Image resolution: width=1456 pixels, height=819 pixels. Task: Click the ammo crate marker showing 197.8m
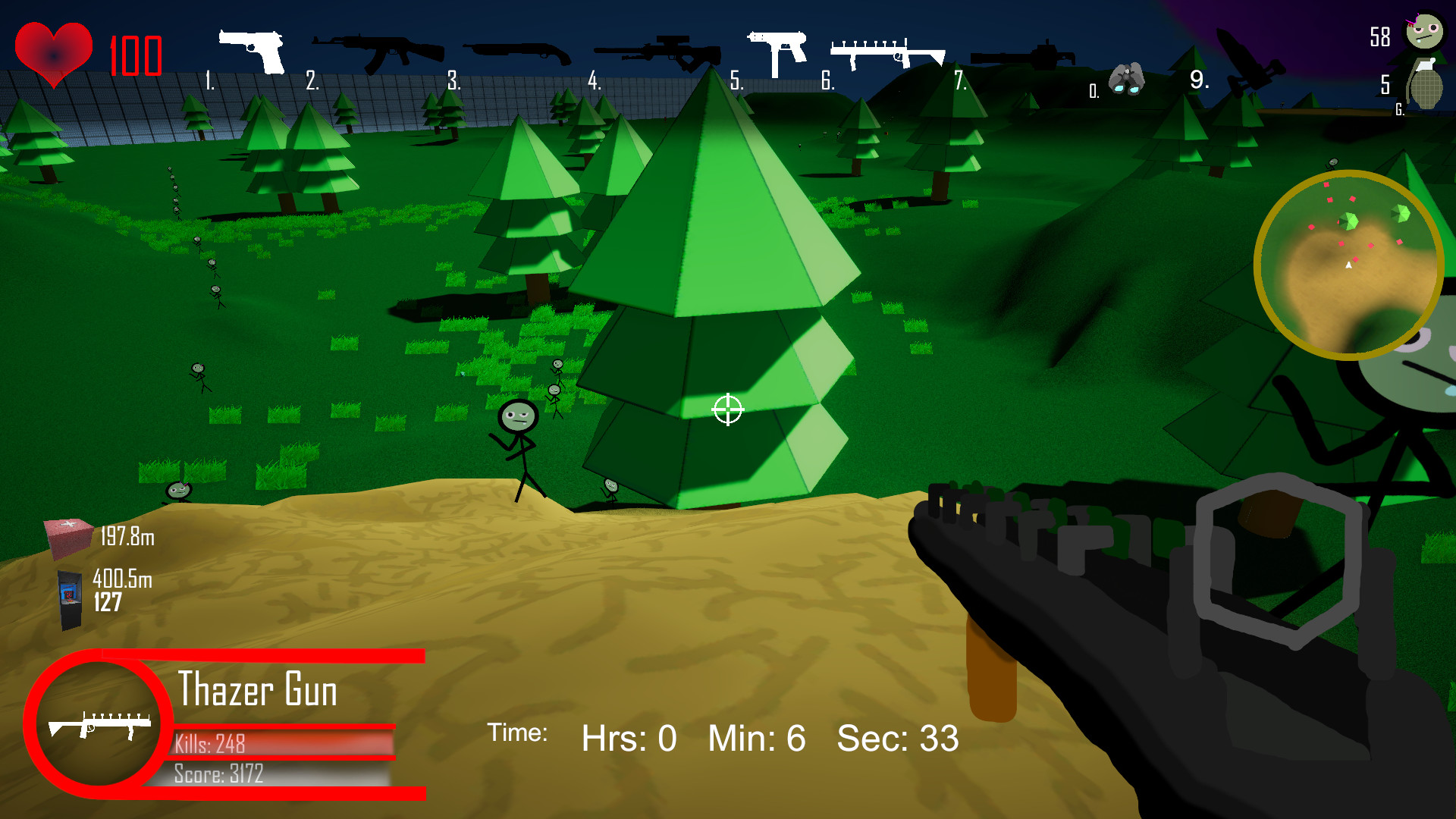click(67, 533)
